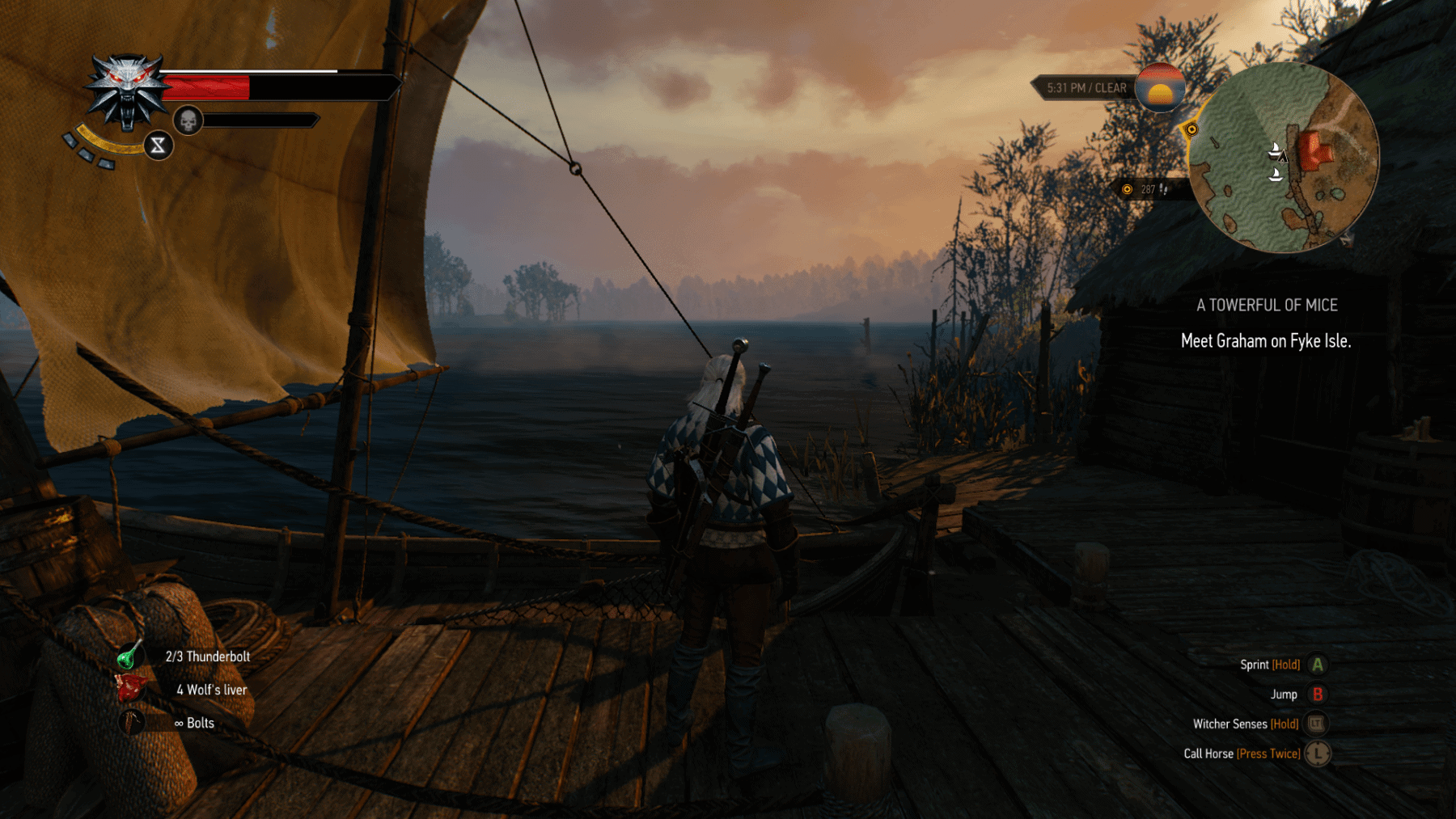Click the red building marker on minimap
Screen dimensions: 1456x819
click(1314, 150)
